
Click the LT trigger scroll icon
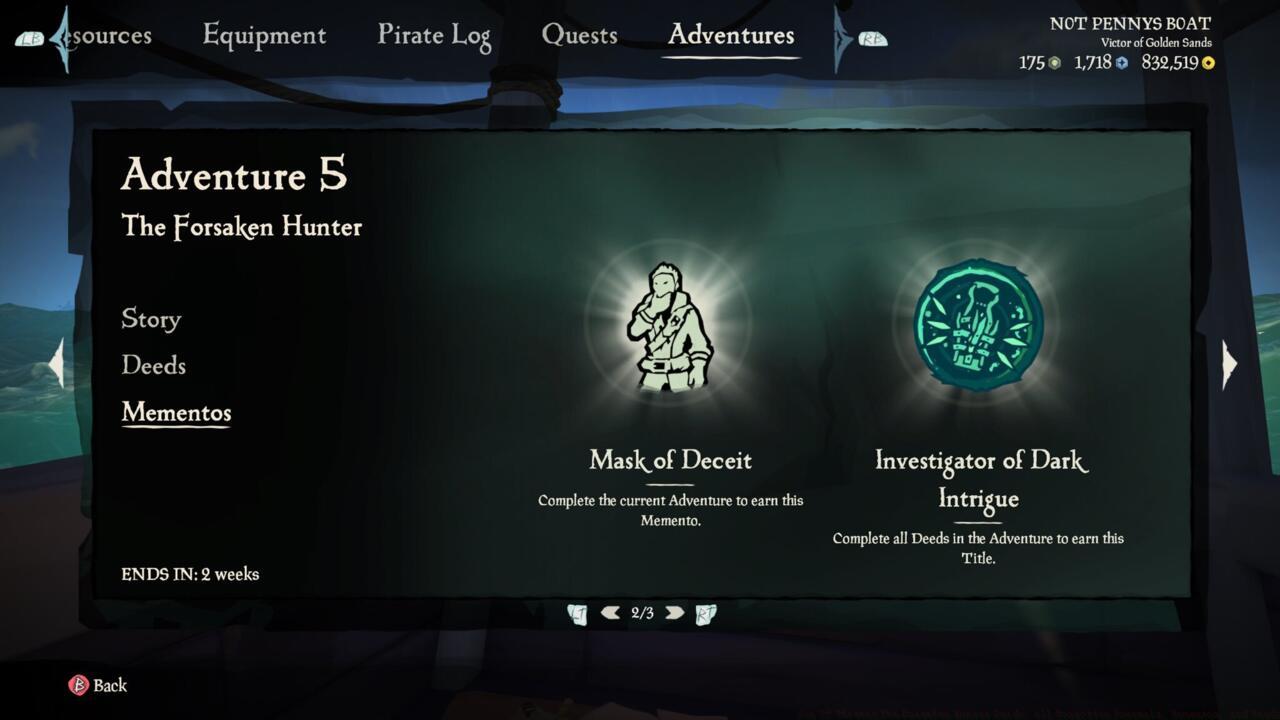point(577,612)
